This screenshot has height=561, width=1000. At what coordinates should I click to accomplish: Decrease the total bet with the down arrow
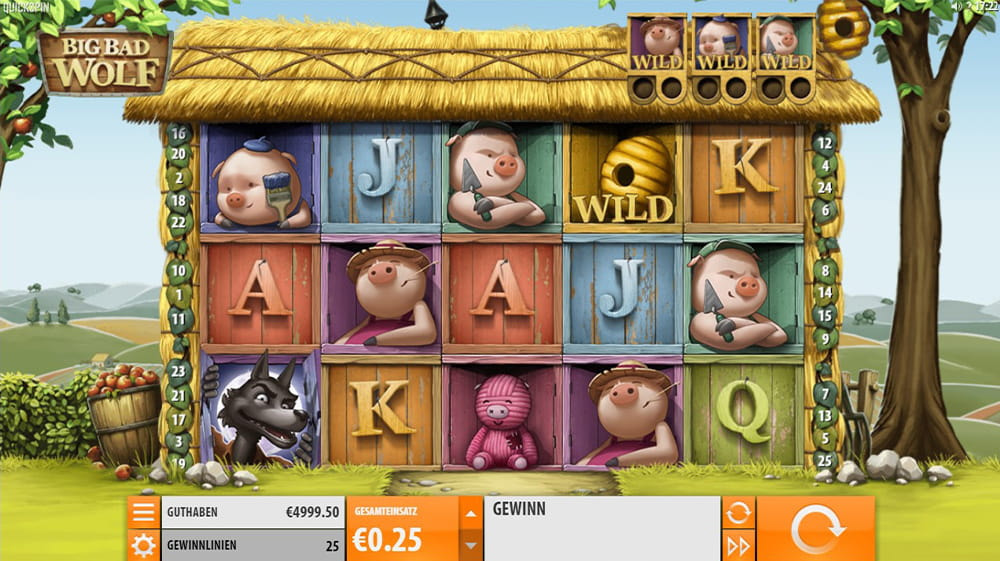470,546
